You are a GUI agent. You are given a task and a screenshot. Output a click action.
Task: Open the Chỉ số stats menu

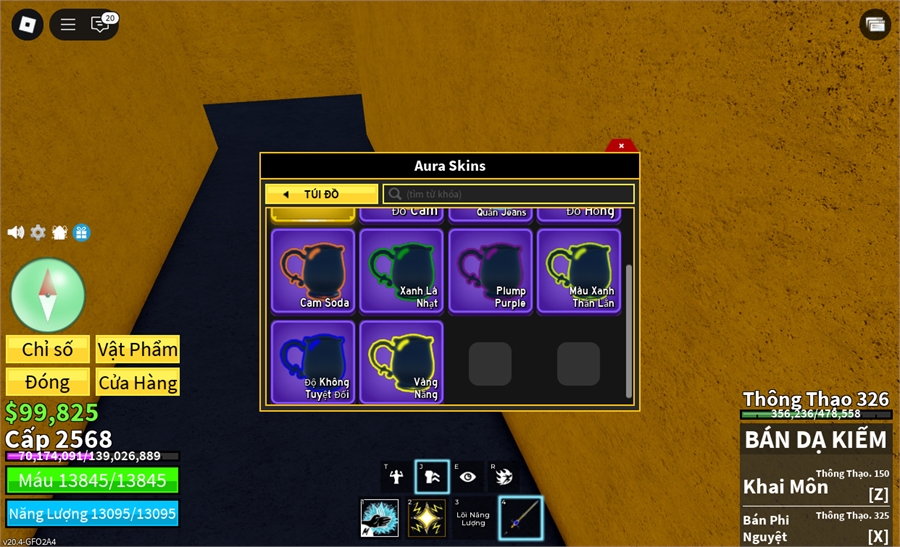pos(48,349)
